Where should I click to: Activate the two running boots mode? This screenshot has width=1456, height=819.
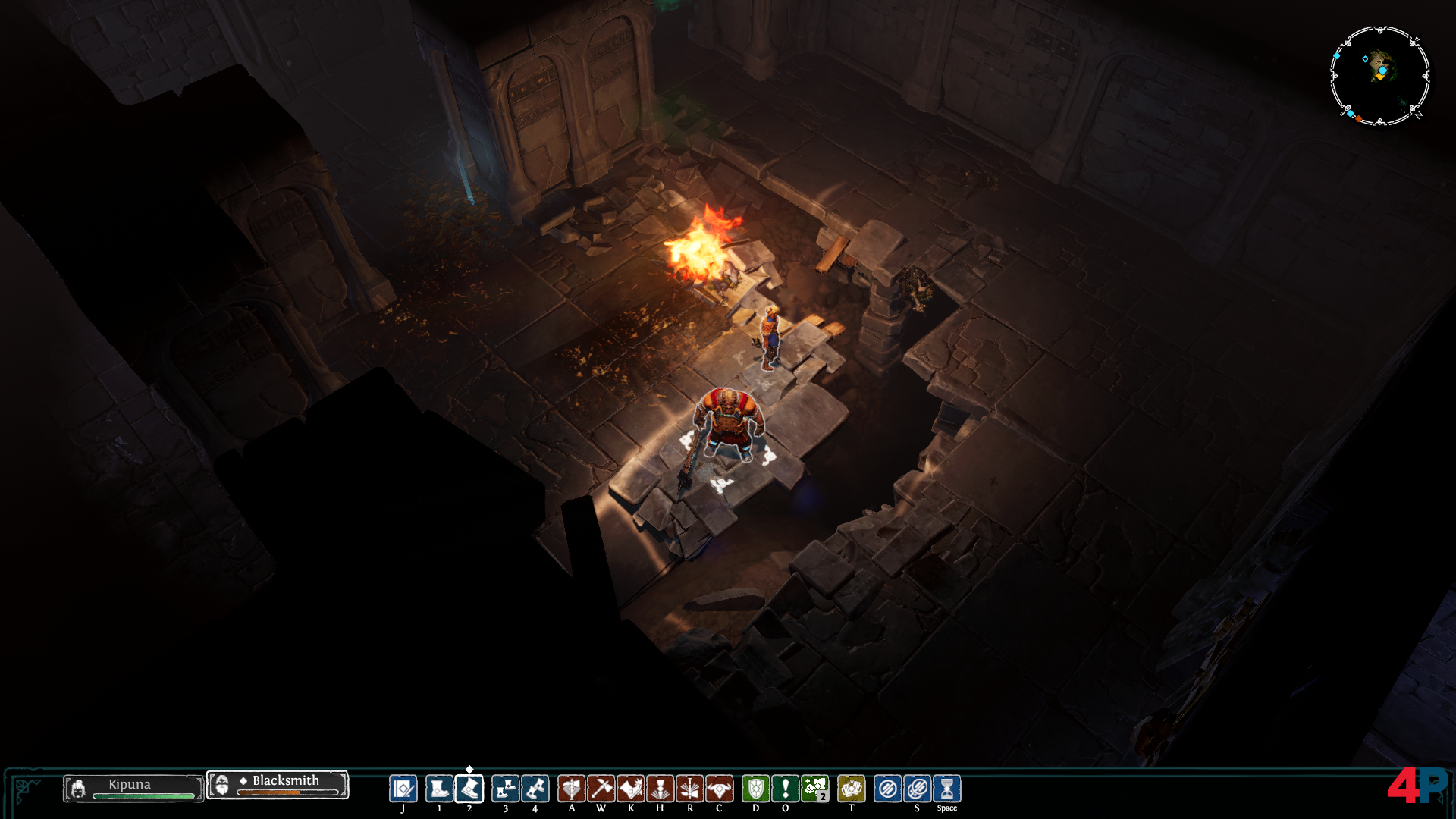point(535,789)
